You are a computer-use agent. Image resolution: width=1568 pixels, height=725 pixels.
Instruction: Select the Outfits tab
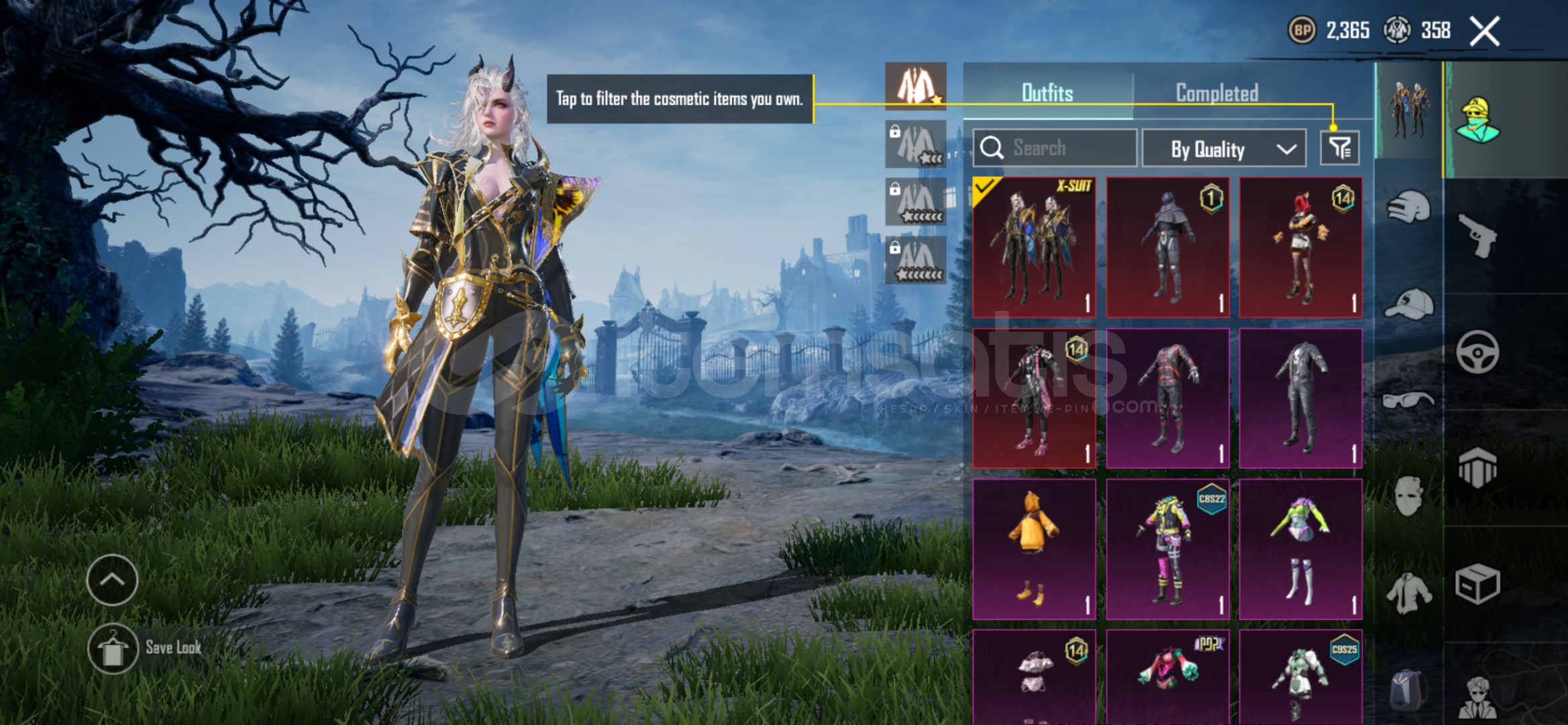[1047, 93]
